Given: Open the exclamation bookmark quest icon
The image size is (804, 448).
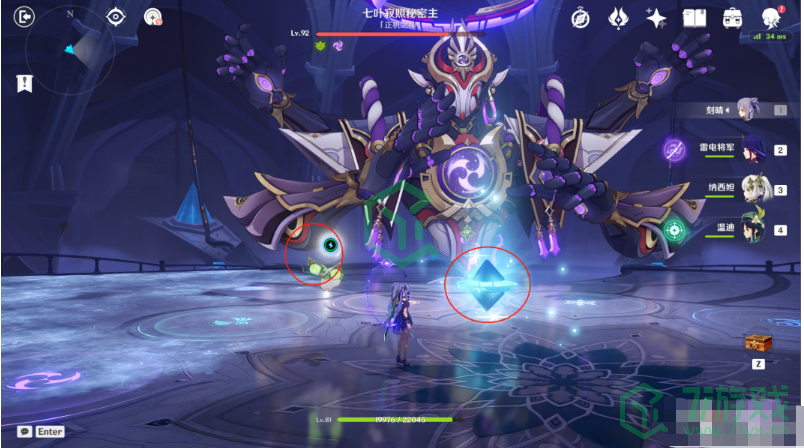Looking at the screenshot, I should tap(24, 83).
